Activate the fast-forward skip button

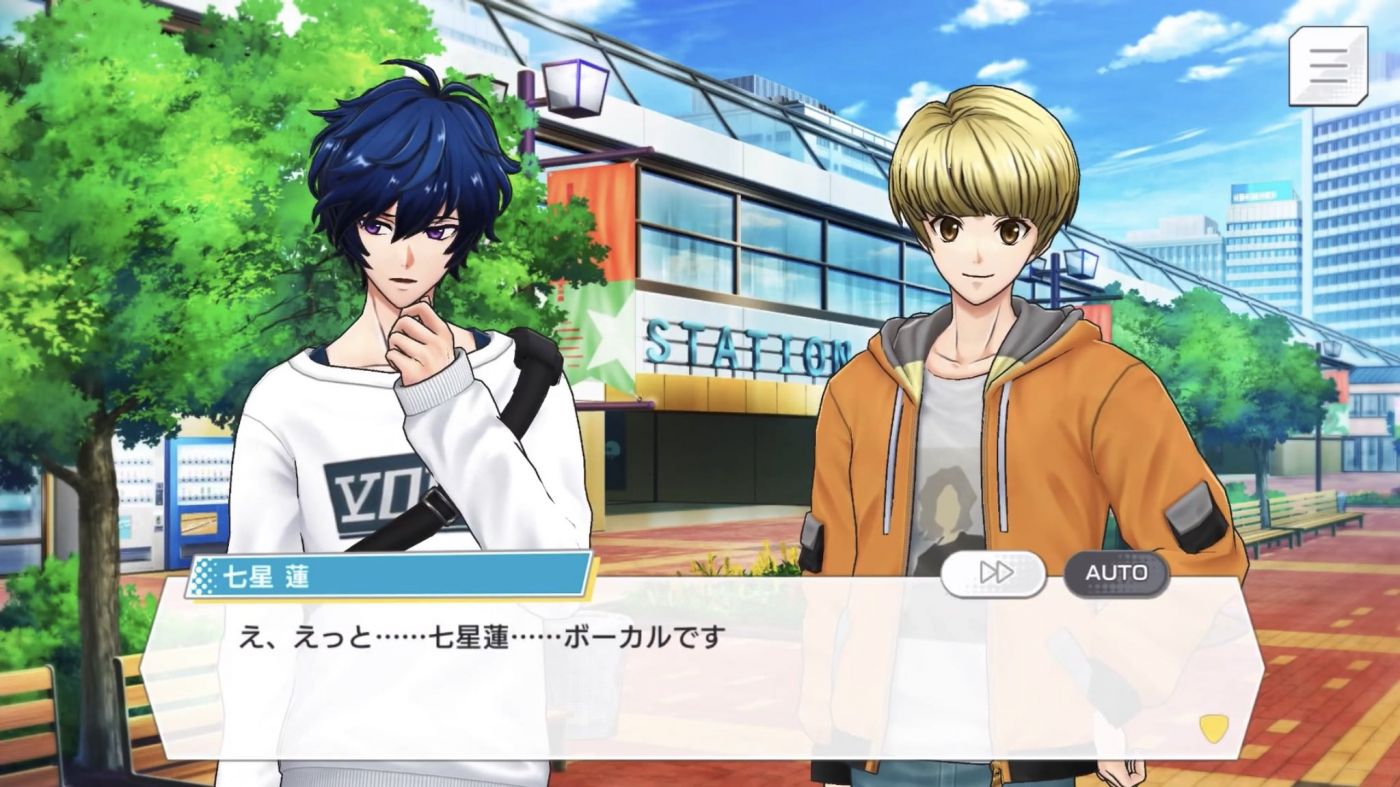[x=993, y=573]
